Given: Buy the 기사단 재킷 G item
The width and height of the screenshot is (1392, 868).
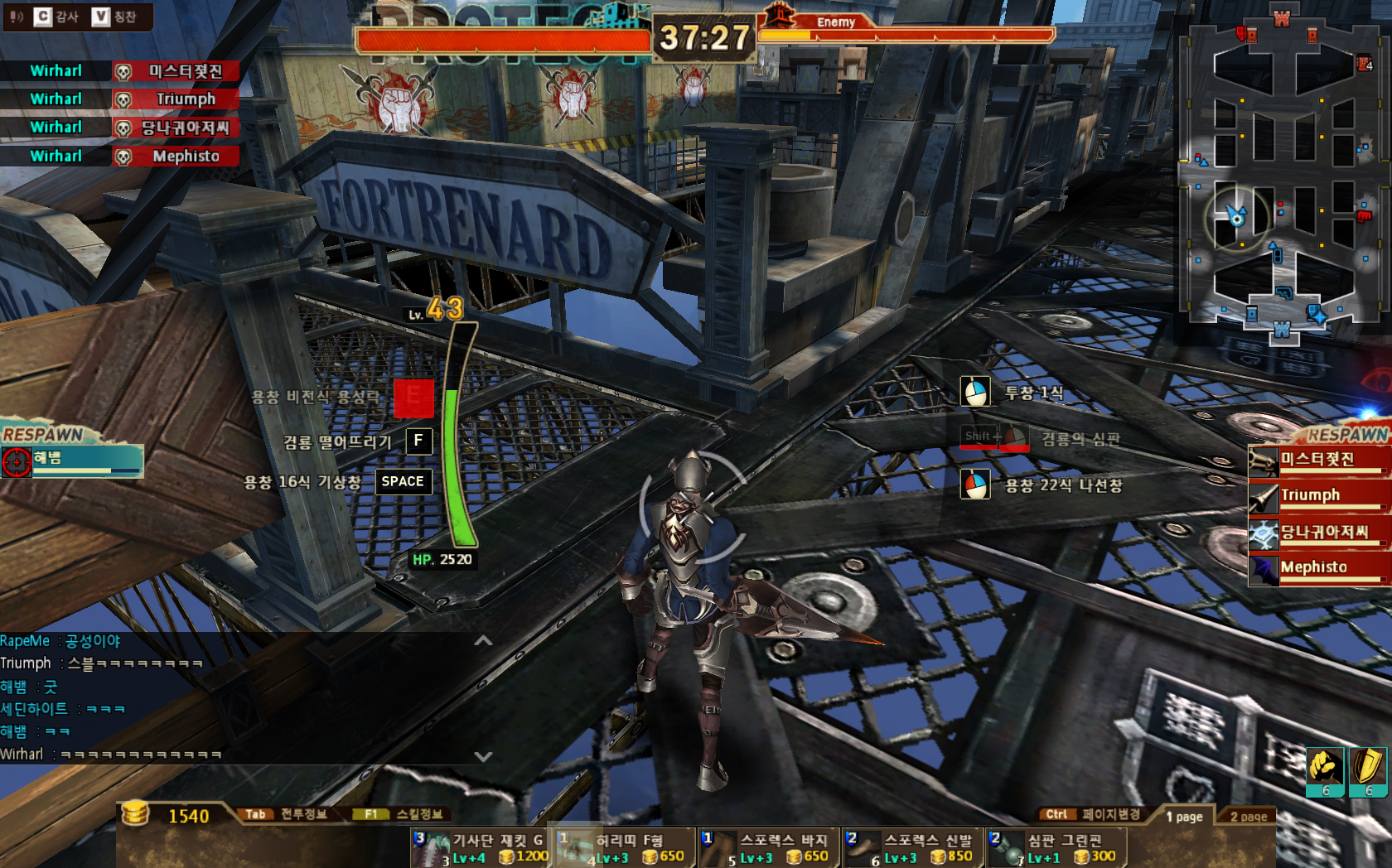Looking at the screenshot, I should pyautogui.click(x=481, y=848).
